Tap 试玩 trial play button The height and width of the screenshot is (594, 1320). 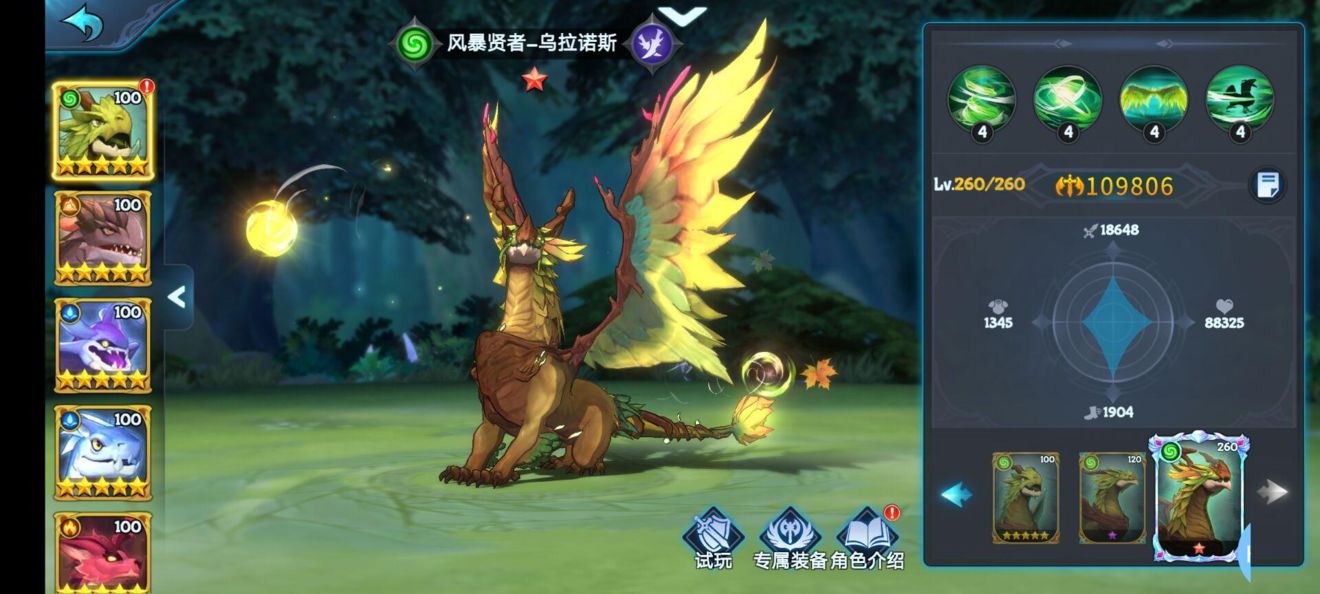(713, 538)
